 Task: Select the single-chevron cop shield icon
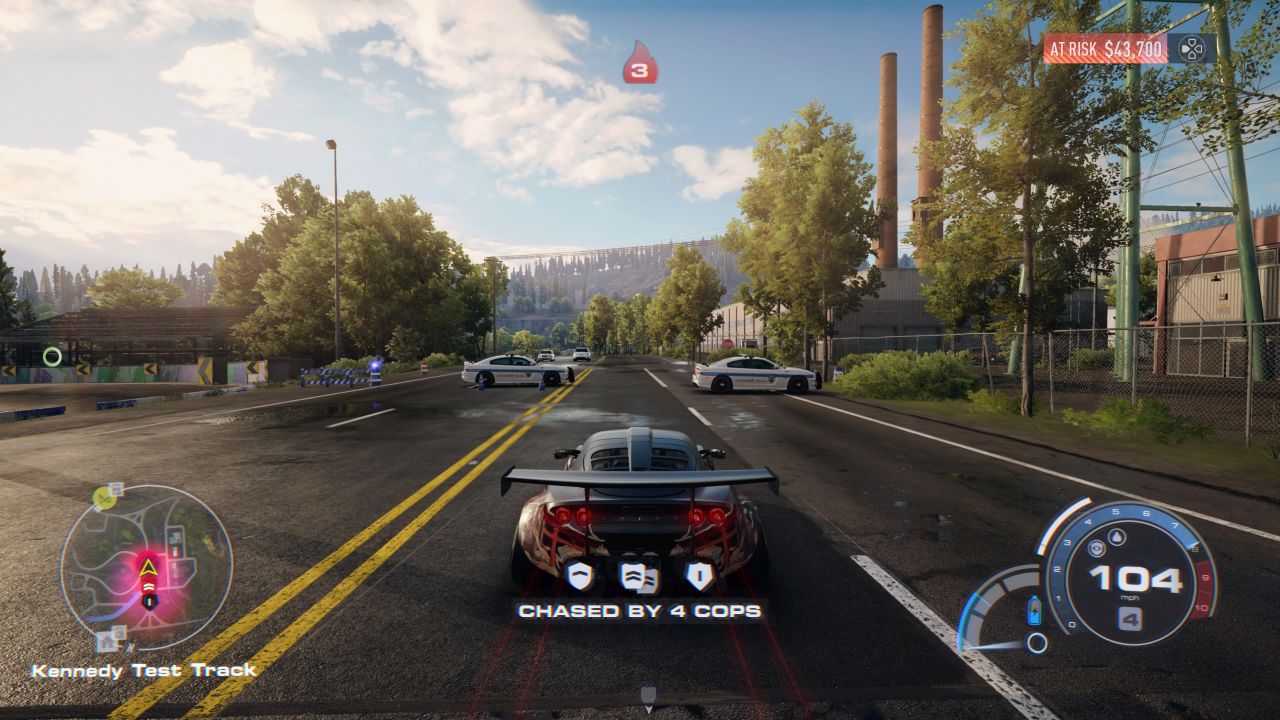[x=580, y=575]
